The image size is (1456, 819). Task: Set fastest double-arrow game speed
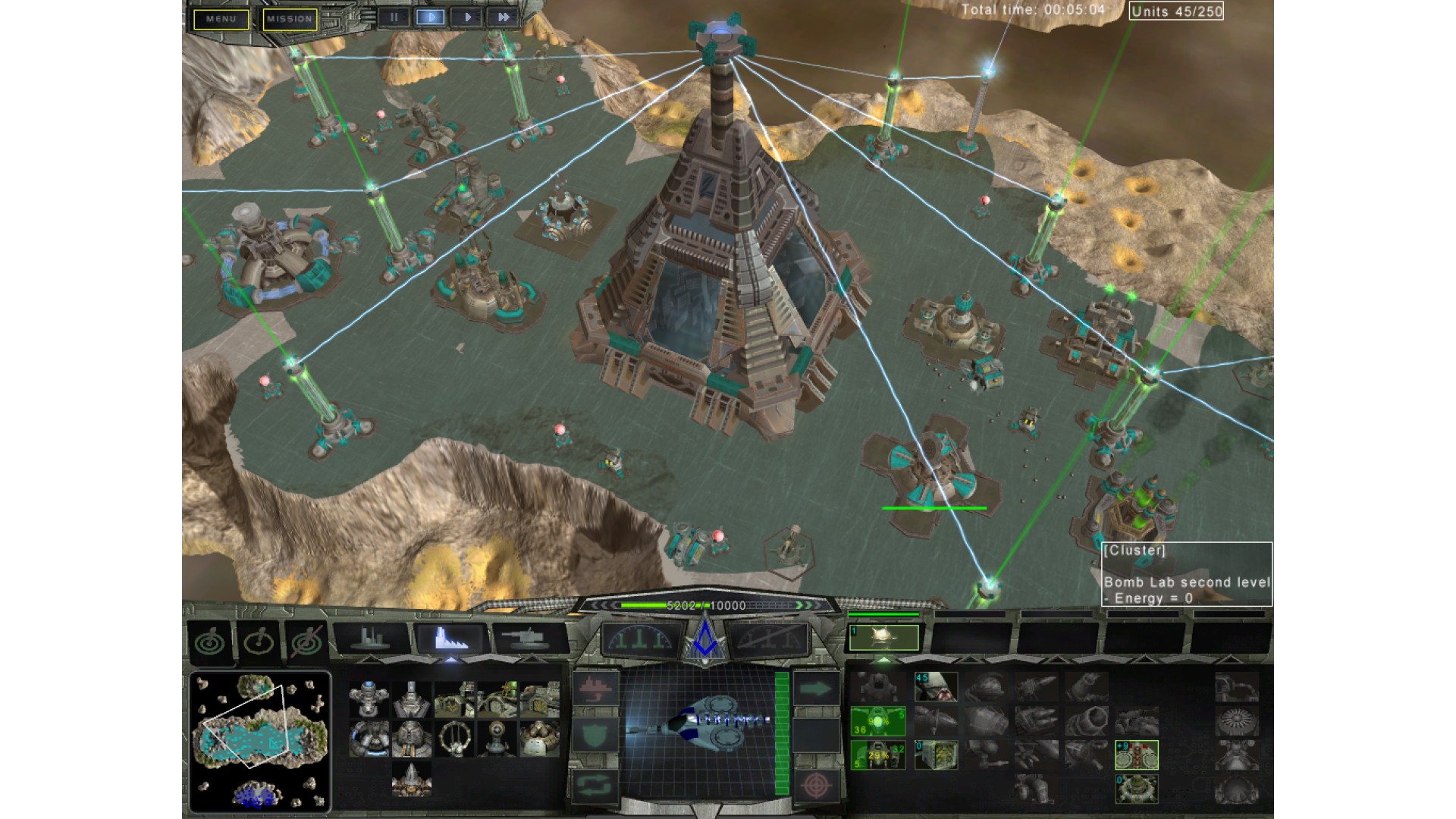pos(502,17)
